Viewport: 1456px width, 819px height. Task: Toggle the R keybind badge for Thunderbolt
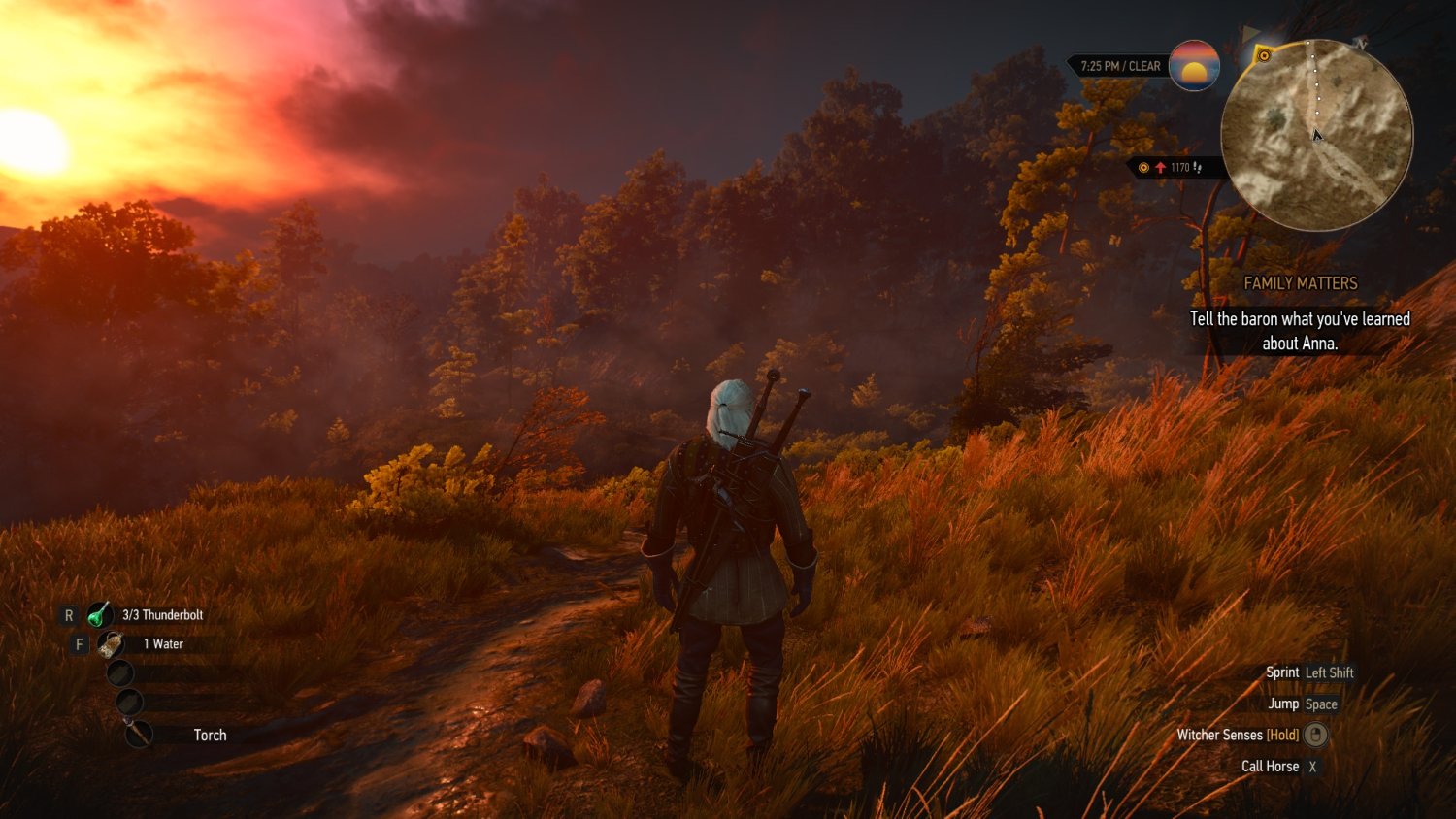point(69,614)
